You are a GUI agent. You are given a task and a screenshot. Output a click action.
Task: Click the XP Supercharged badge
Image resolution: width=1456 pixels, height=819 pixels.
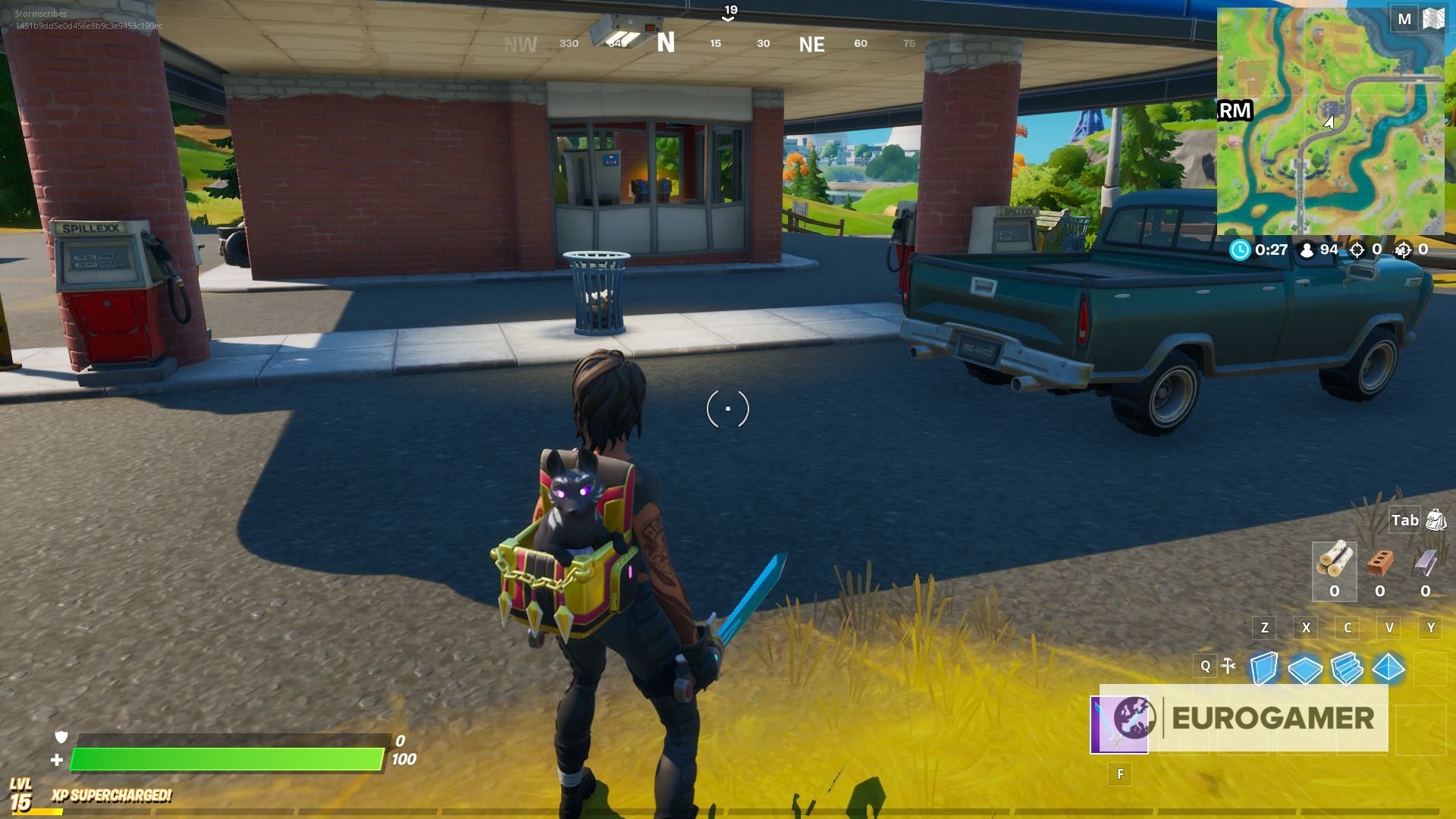110,798
